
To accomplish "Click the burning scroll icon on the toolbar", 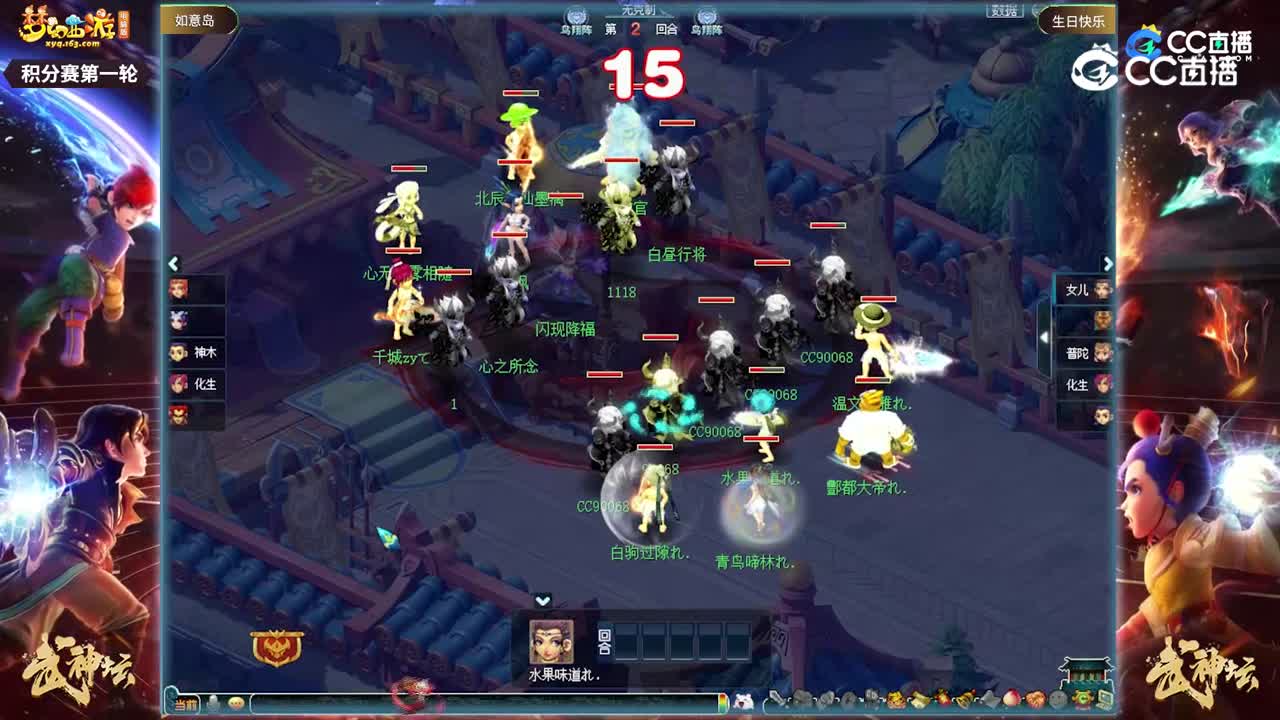I will (x=941, y=697).
